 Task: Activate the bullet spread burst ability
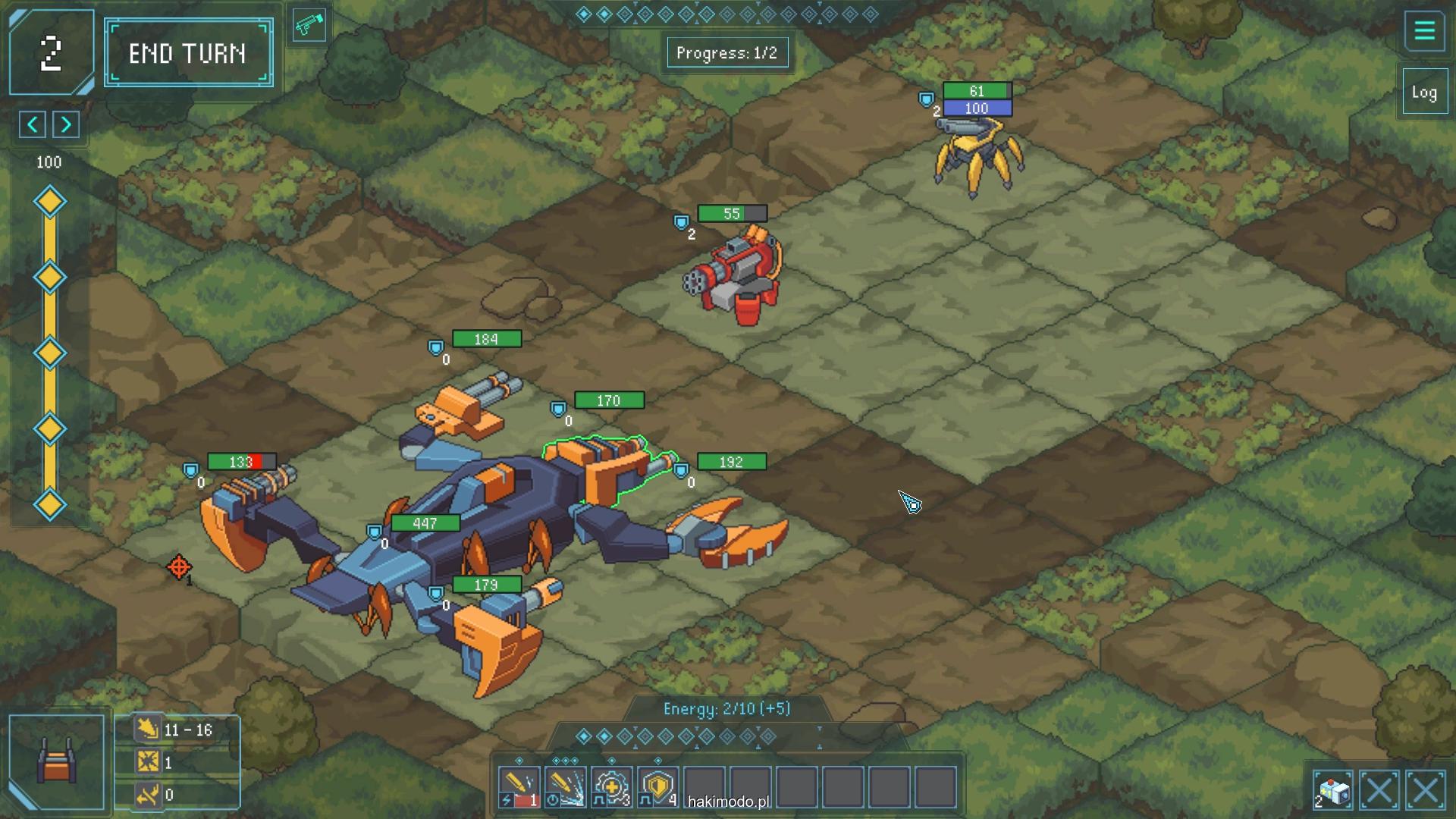pos(565,787)
